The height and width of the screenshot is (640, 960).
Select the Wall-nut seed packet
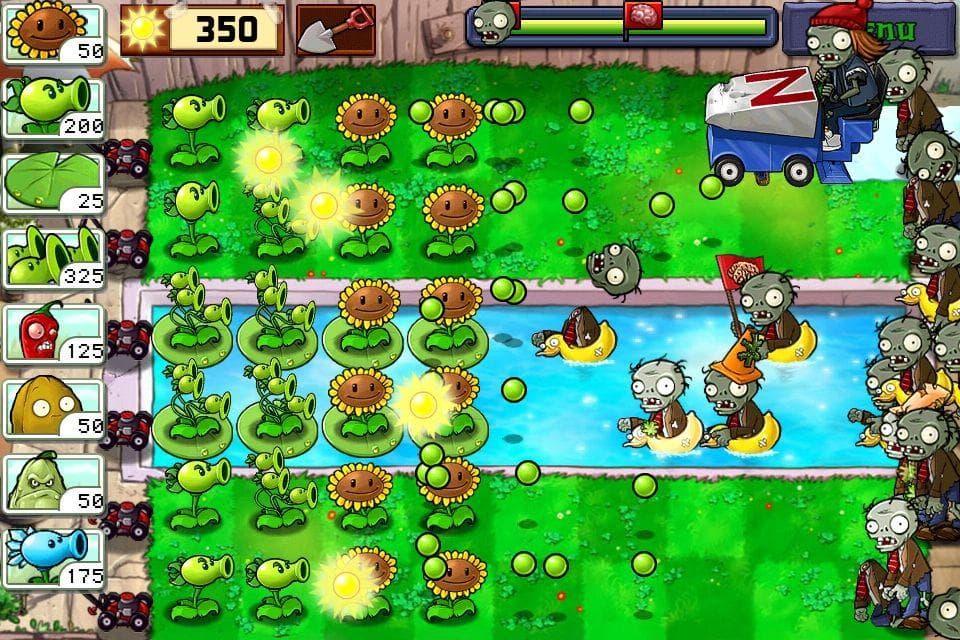click(x=55, y=408)
